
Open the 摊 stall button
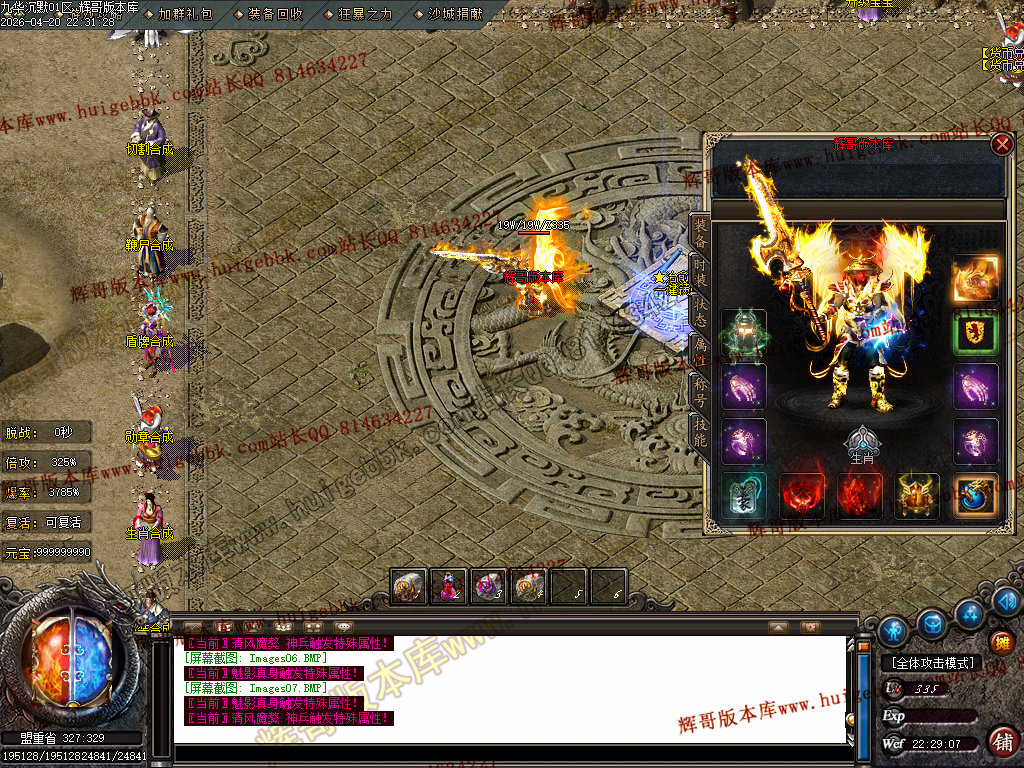pos(1001,643)
